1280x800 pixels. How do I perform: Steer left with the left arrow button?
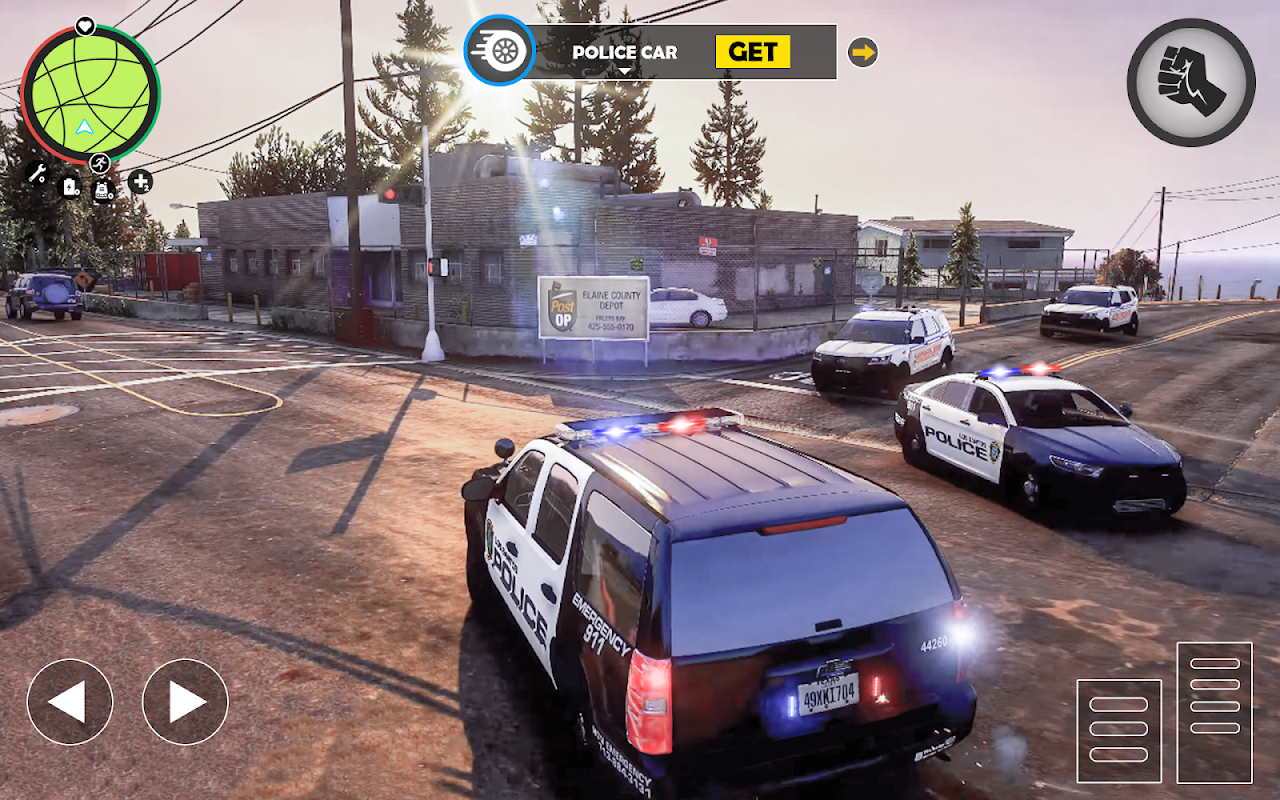(x=69, y=702)
